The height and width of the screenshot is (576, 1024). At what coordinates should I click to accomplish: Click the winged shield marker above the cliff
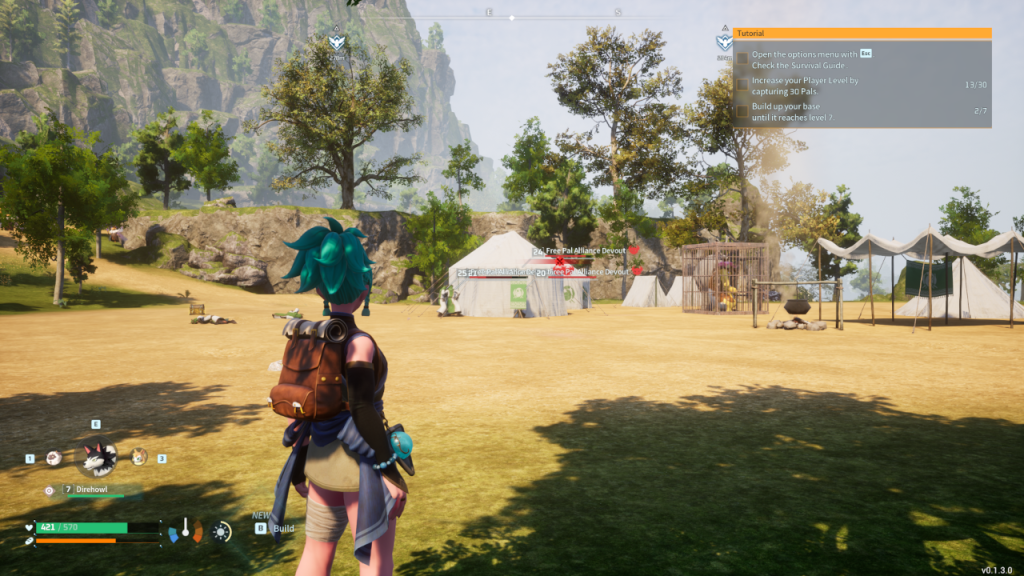coord(337,42)
